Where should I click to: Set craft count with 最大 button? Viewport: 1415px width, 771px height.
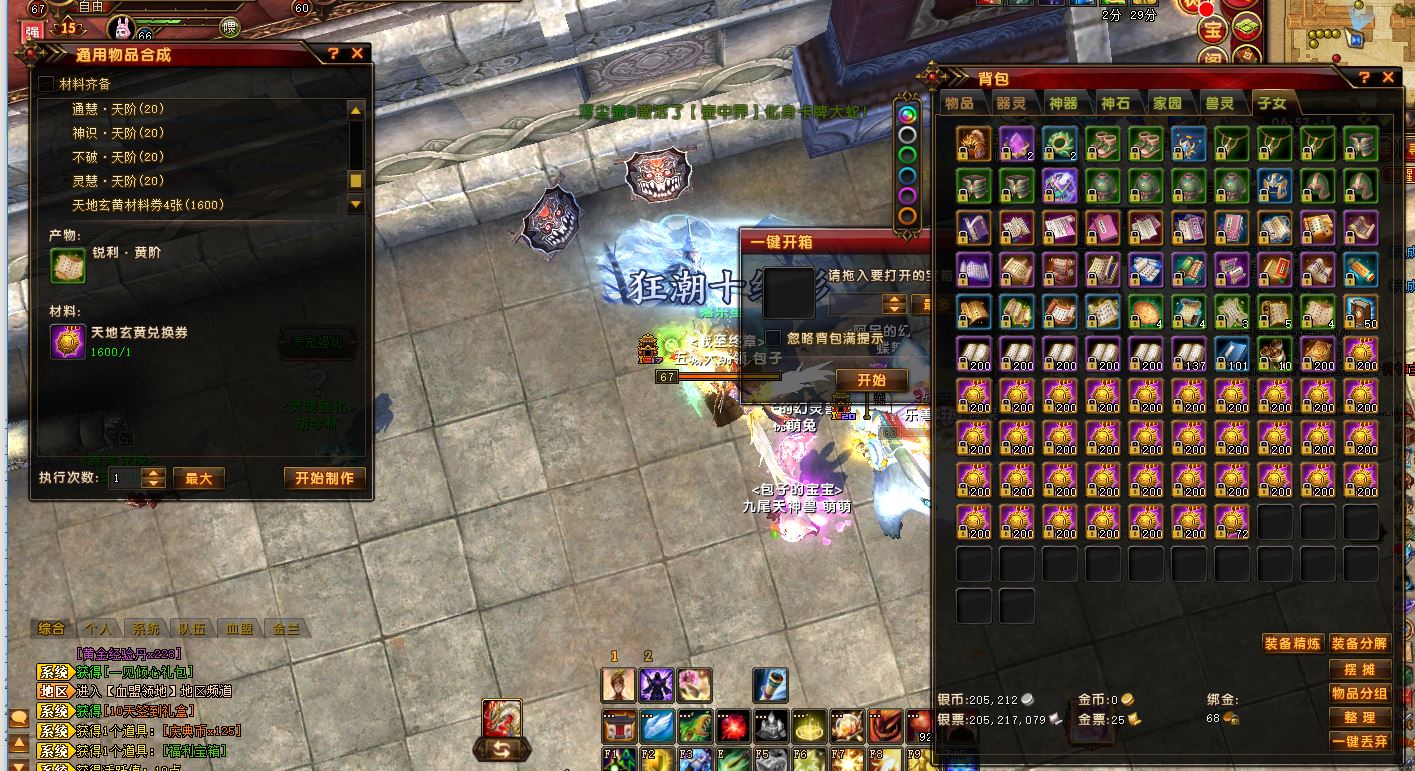pos(198,478)
